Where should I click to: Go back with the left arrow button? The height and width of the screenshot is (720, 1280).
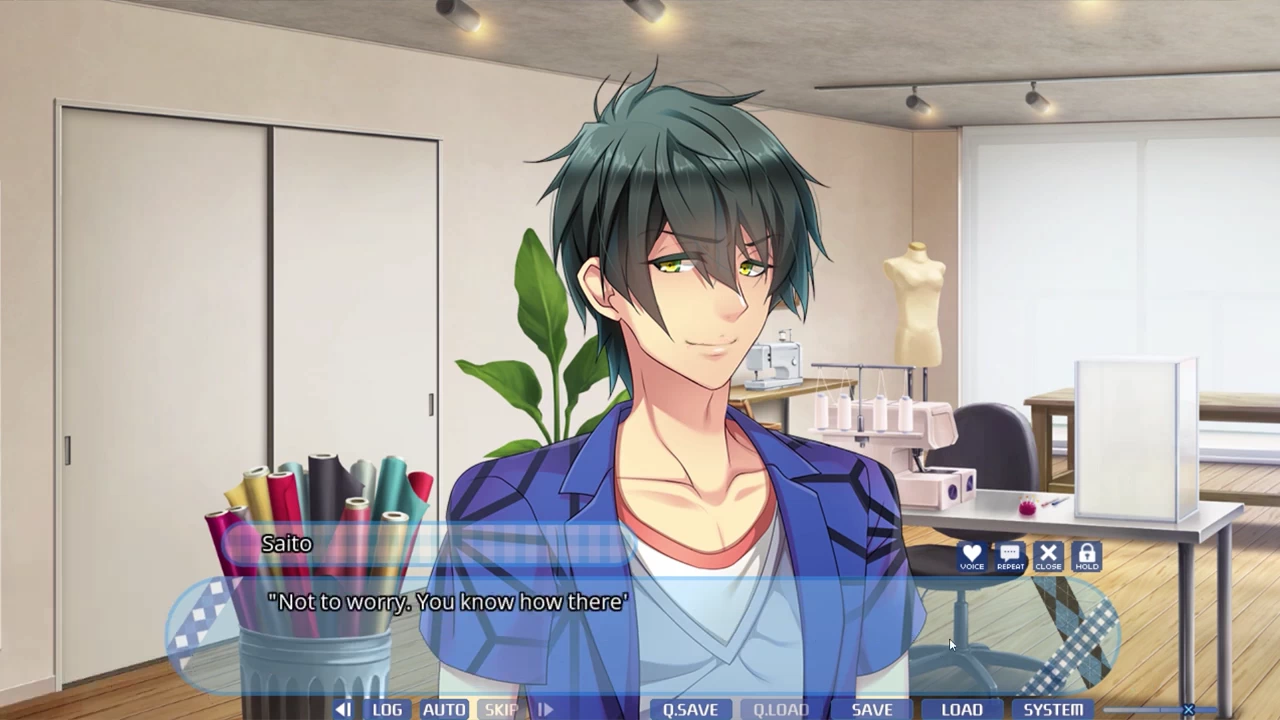343,709
